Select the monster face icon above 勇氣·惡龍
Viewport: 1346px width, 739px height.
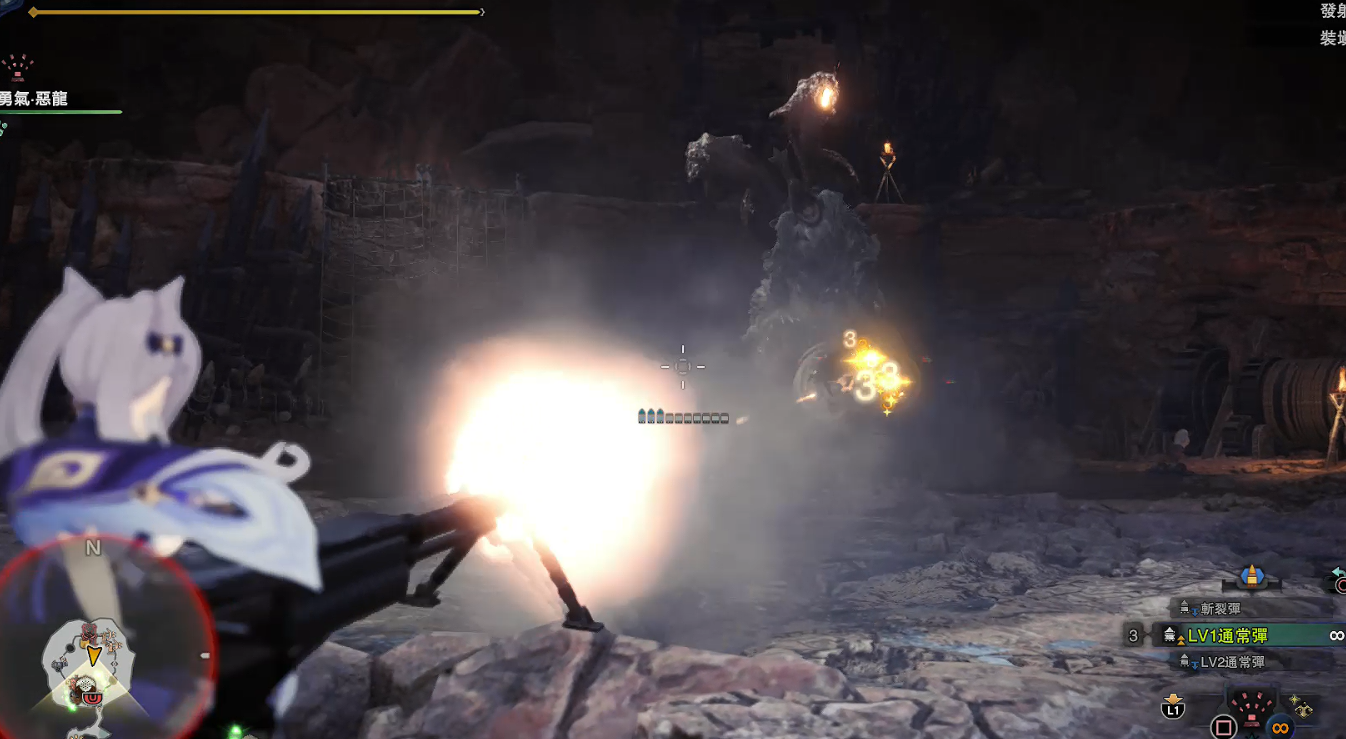click(17, 68)
